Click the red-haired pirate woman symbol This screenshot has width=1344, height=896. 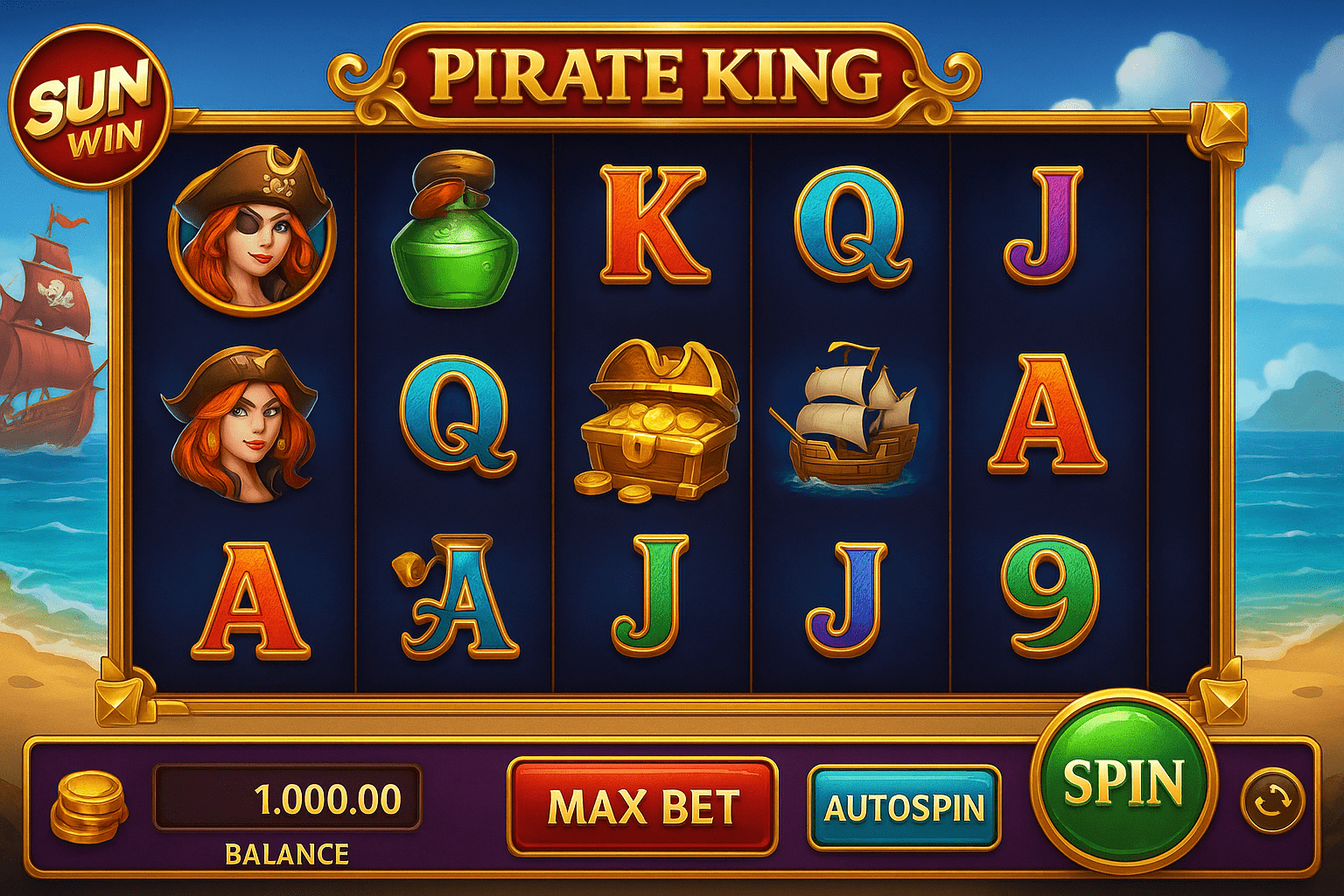[238, 420]
